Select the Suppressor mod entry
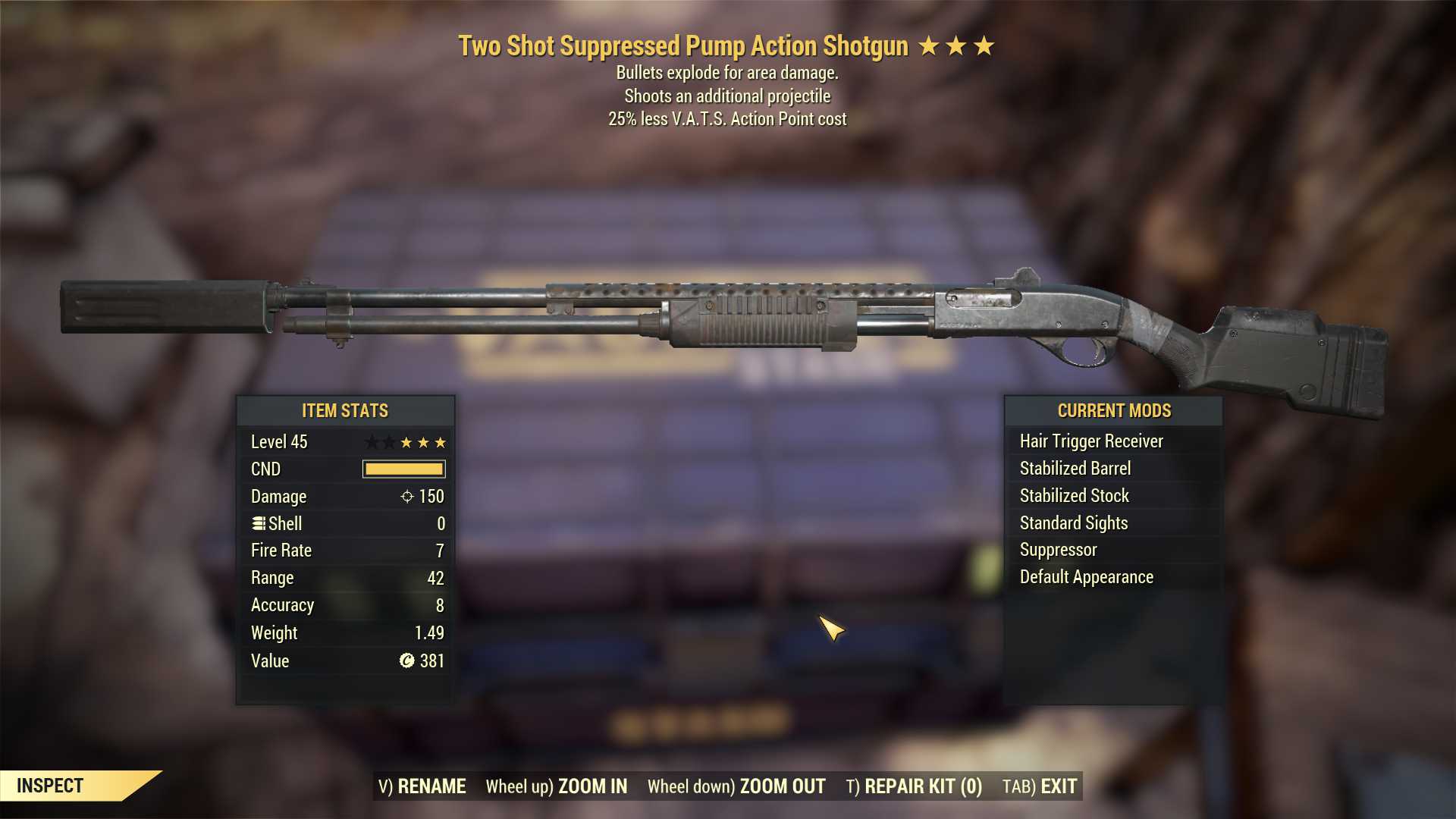 point(1057,550)
